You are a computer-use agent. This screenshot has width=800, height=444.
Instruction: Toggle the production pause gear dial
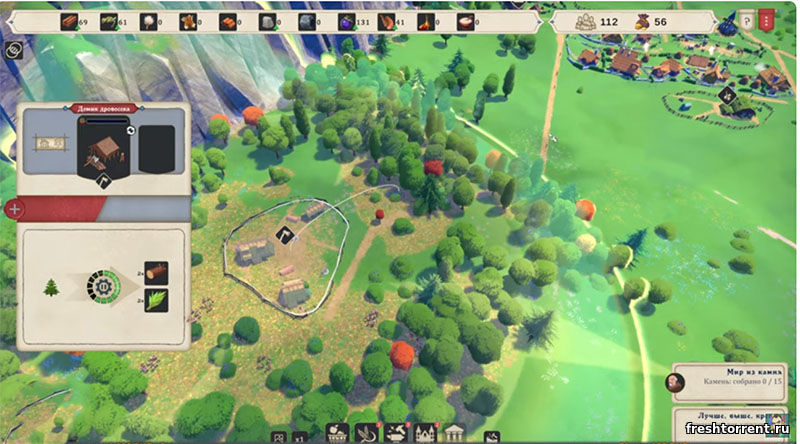pyautogui.click(x=101, y=288)
